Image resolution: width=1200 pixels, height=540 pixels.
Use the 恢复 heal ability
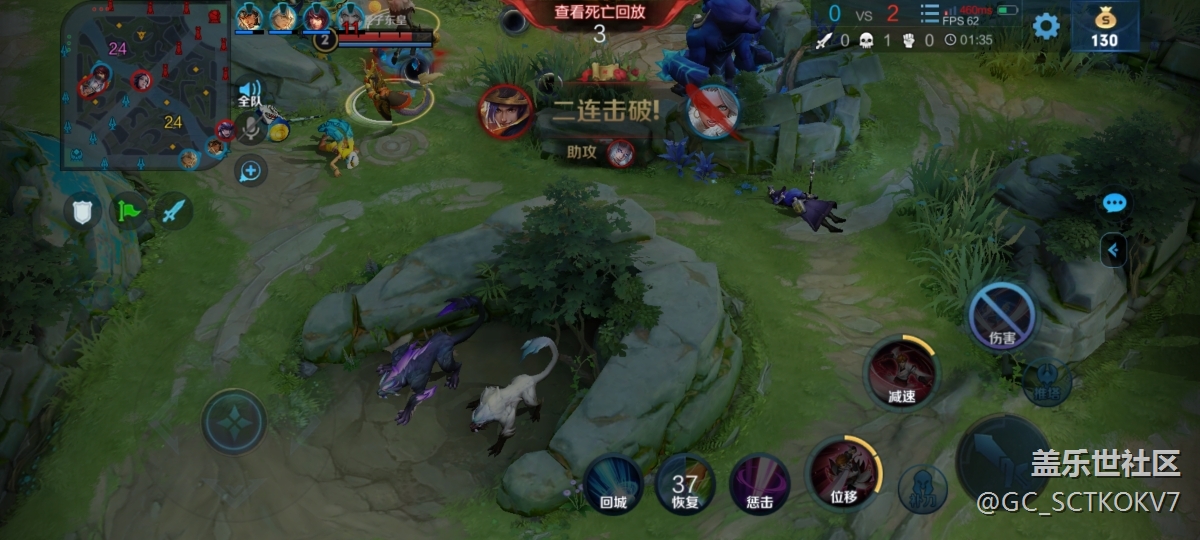click(x=685, y=482)
